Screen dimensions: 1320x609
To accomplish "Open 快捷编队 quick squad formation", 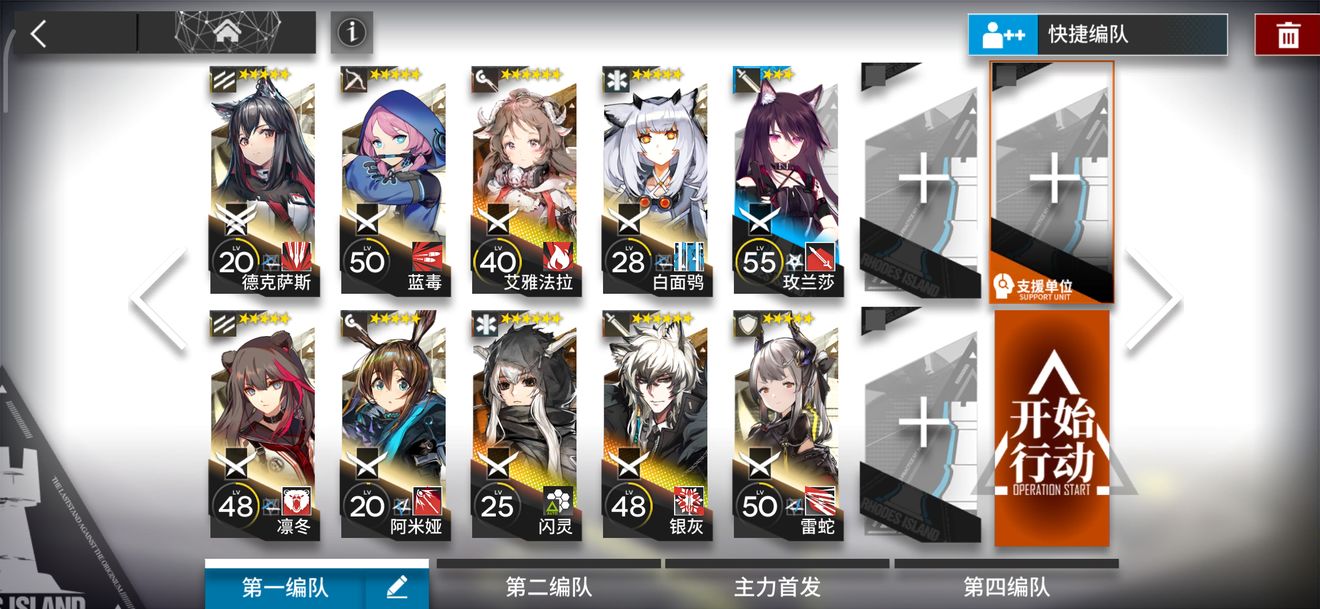I will pyautogui.click(x=1097, y=35).
